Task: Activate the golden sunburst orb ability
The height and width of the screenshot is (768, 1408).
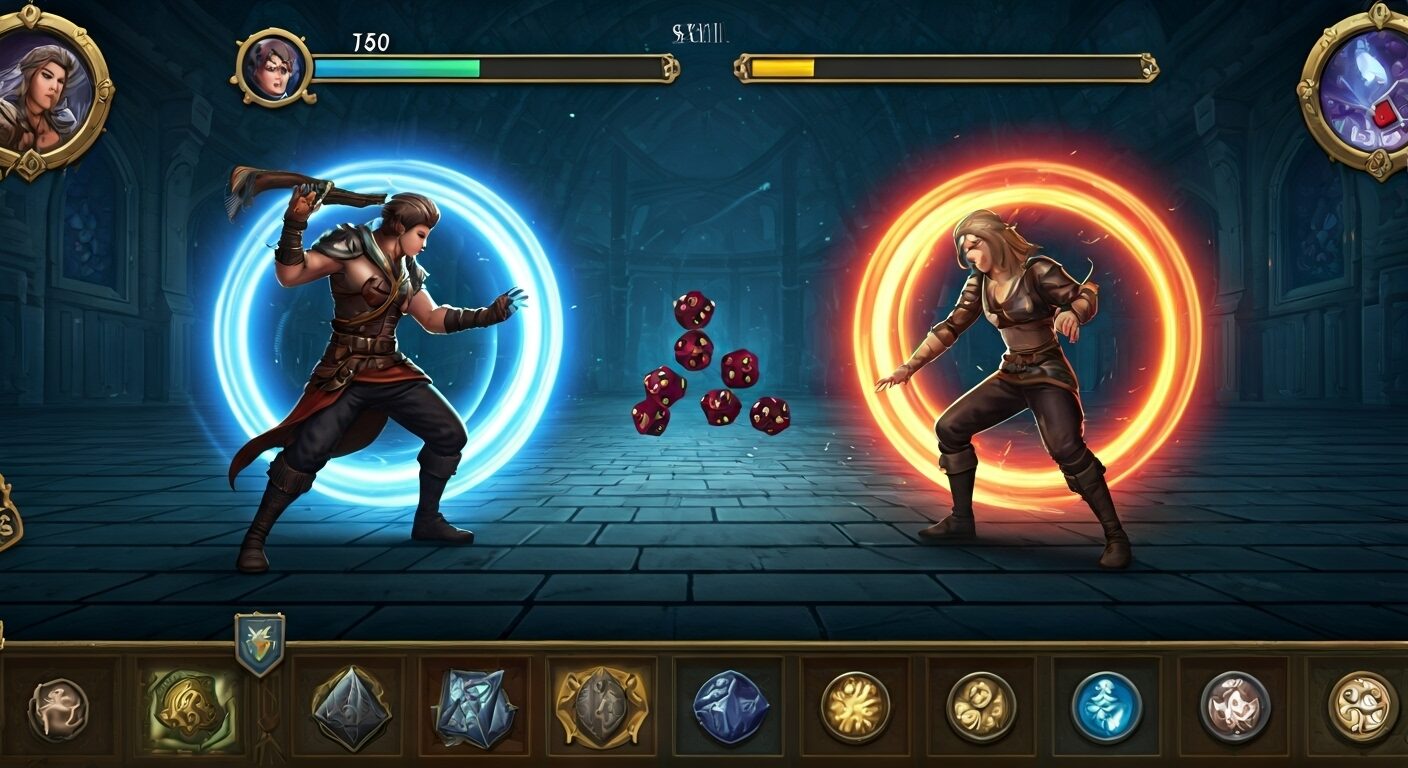Action: [x=855, y=706]
